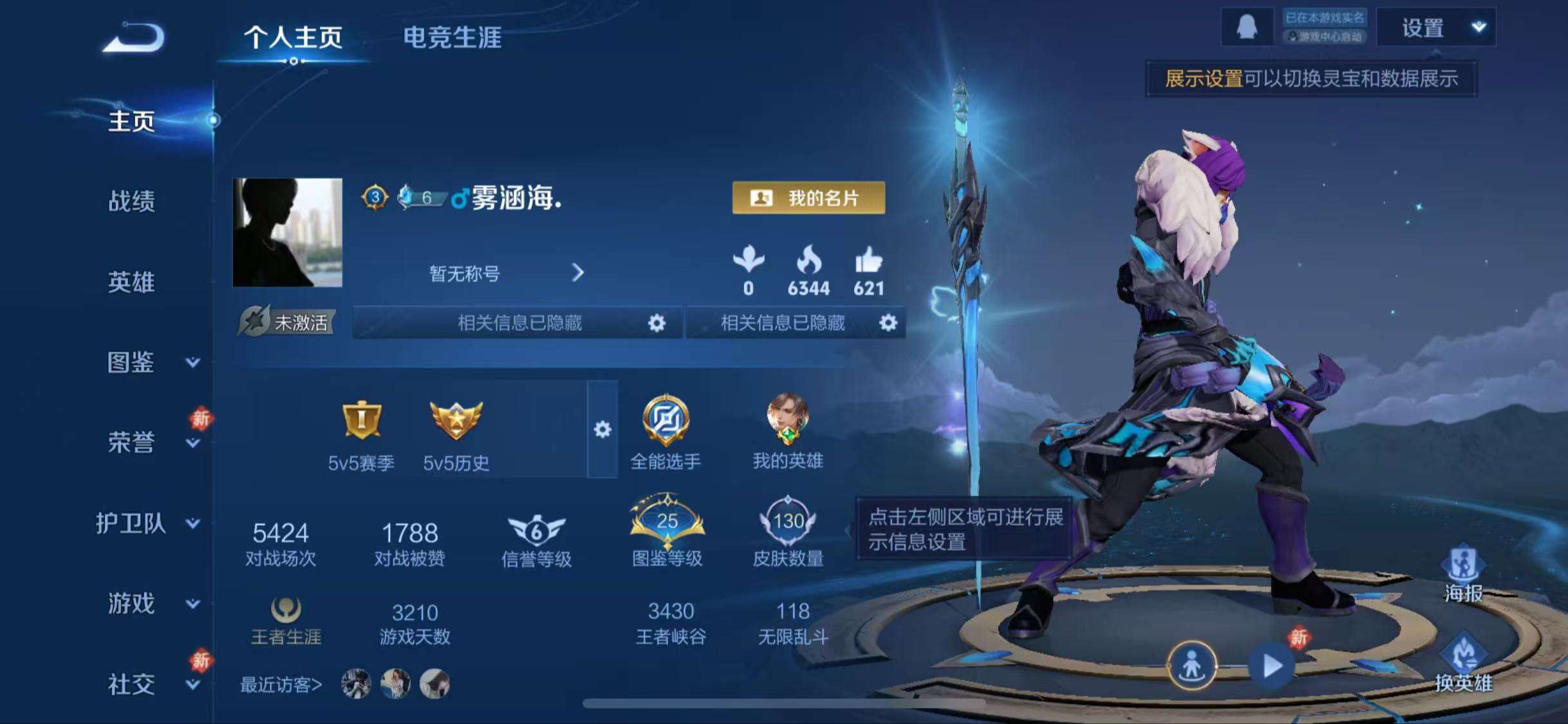
Task: Open gear on second 相关信息已隐藏 bar
Action: point(890,324)
